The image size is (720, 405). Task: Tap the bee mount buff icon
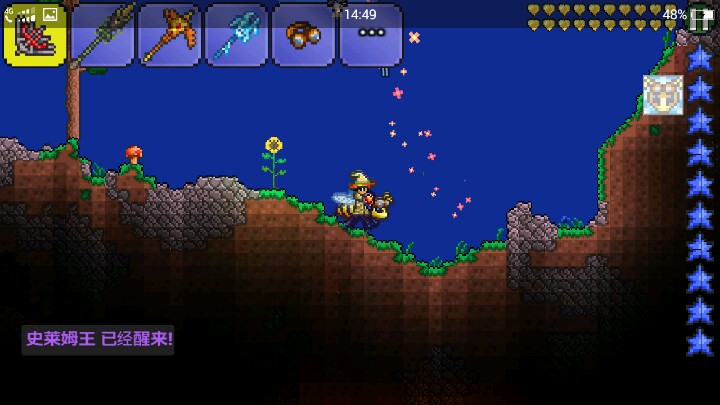pyautogui.click(x=663, y=96)
